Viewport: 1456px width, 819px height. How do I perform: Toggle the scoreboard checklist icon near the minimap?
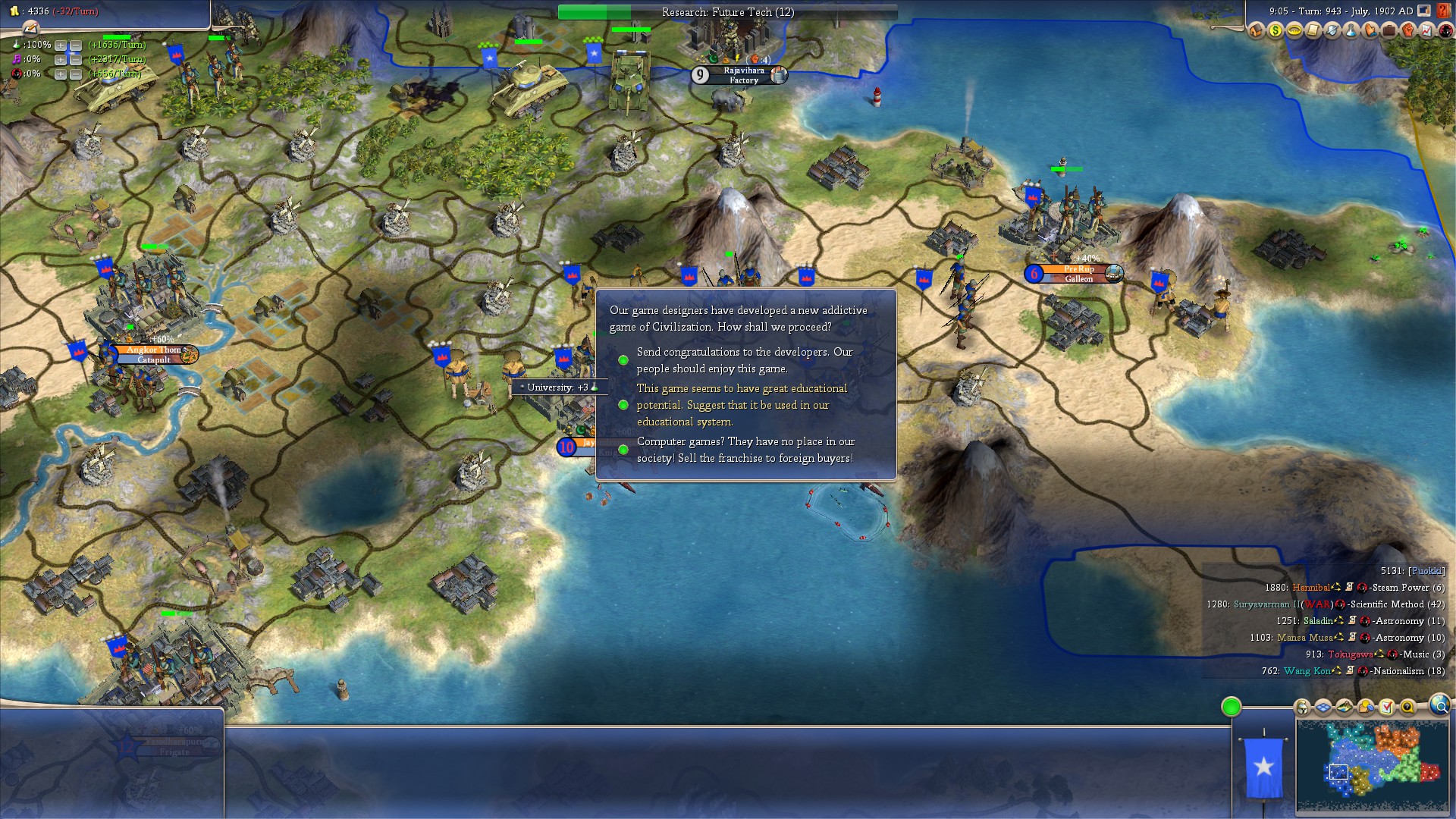pyautogui.click(x=1386, y=708)
